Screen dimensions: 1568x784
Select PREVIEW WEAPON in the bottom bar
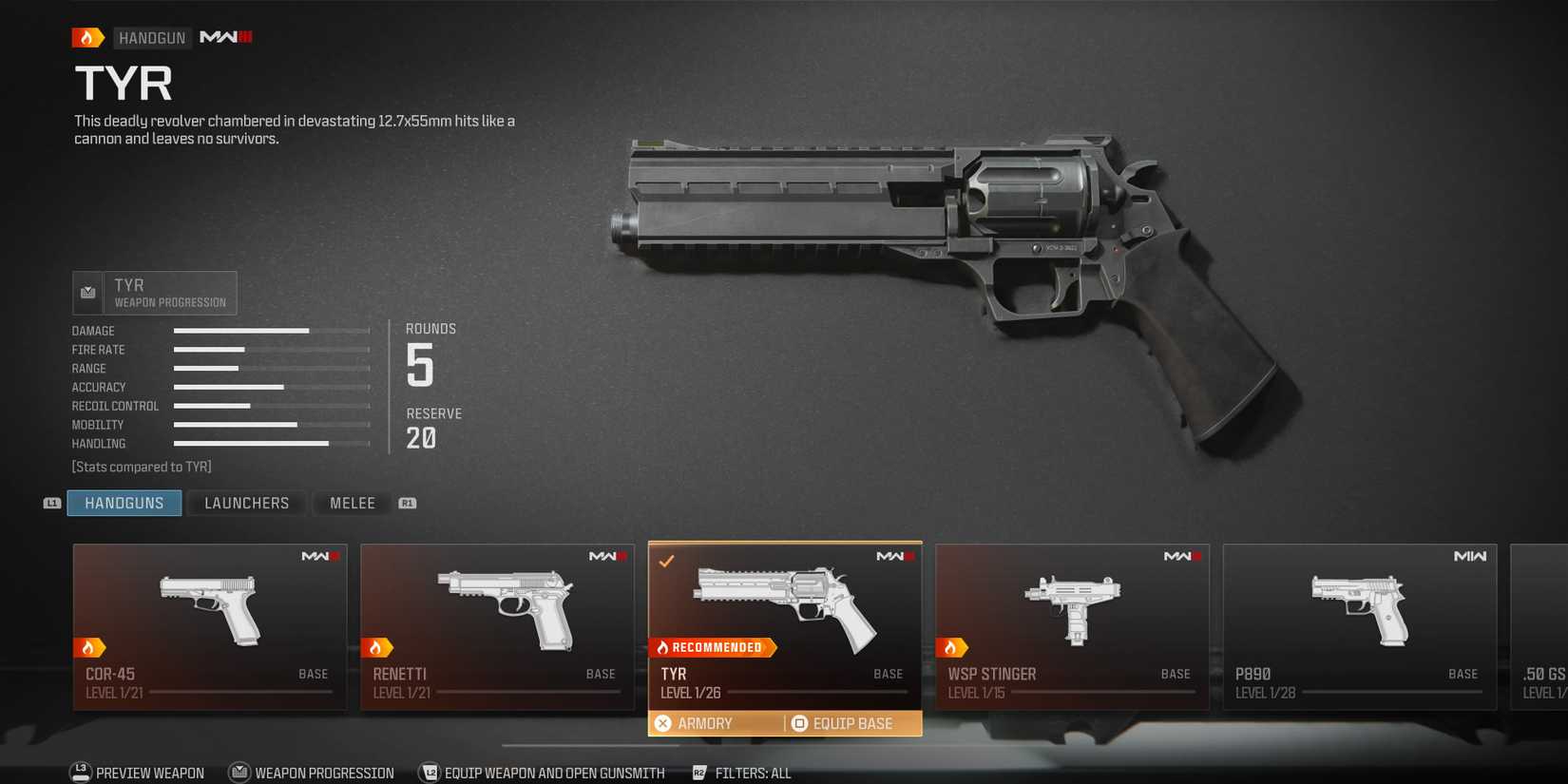tap(149, 773)
